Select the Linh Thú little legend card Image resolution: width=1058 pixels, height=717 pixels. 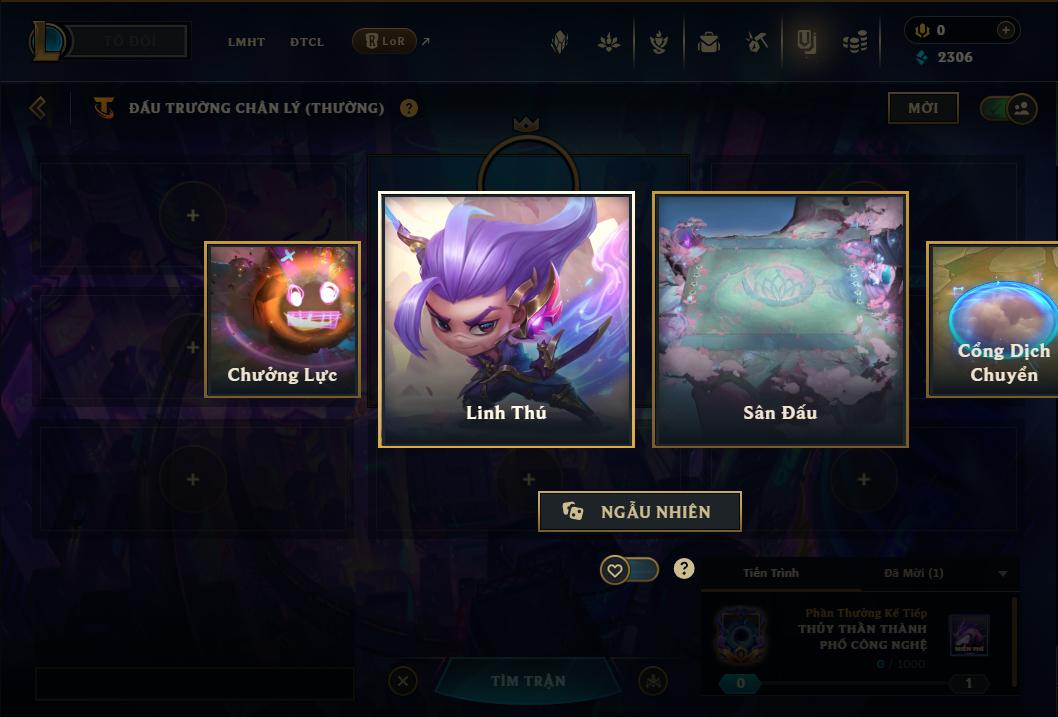[506, 319]
